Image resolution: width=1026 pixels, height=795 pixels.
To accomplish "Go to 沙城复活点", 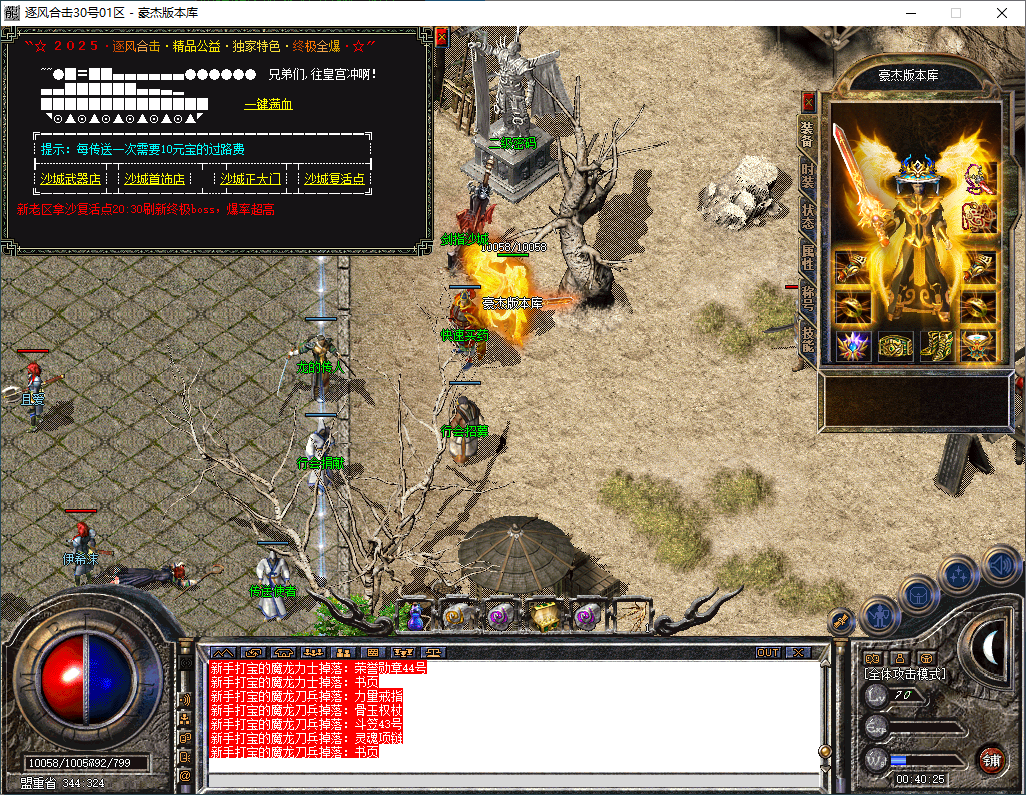I will pos(334,179).
